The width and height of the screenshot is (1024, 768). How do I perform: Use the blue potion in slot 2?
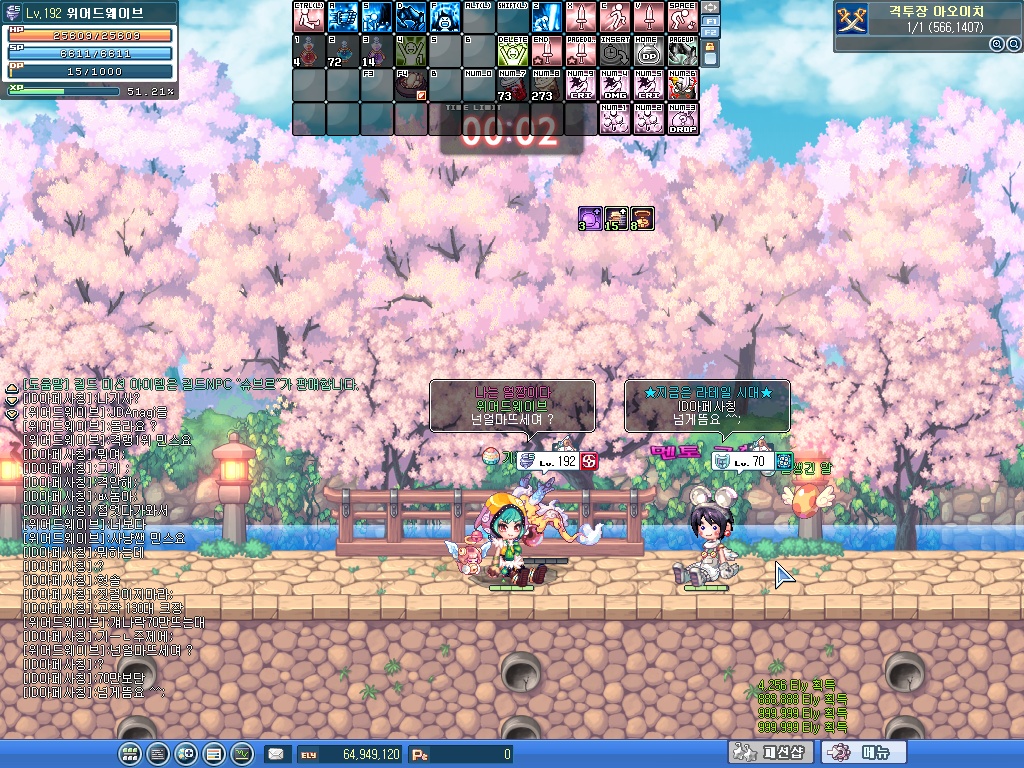point(343,51)
